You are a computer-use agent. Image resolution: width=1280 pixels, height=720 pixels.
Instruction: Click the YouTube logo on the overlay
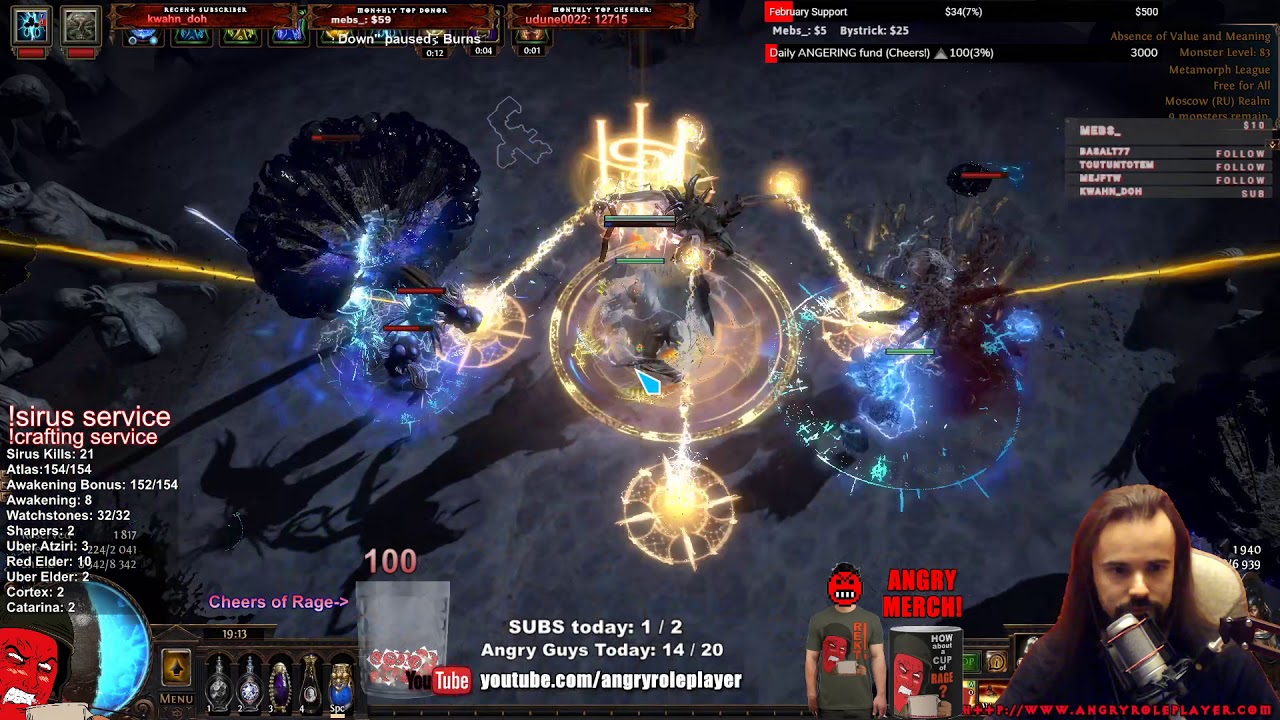coord(437,681)
